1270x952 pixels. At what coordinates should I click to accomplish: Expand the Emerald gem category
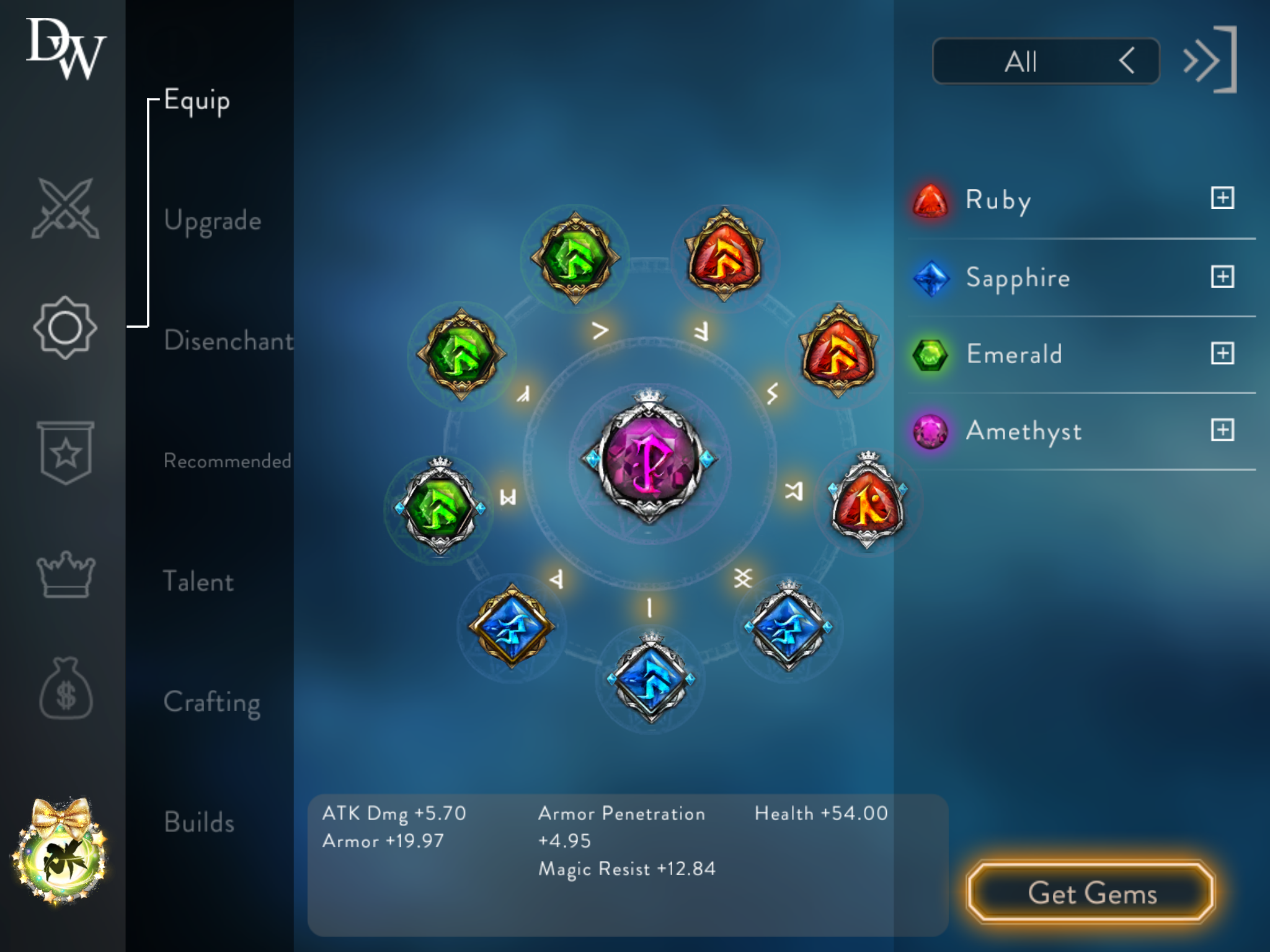point(1222,353)
